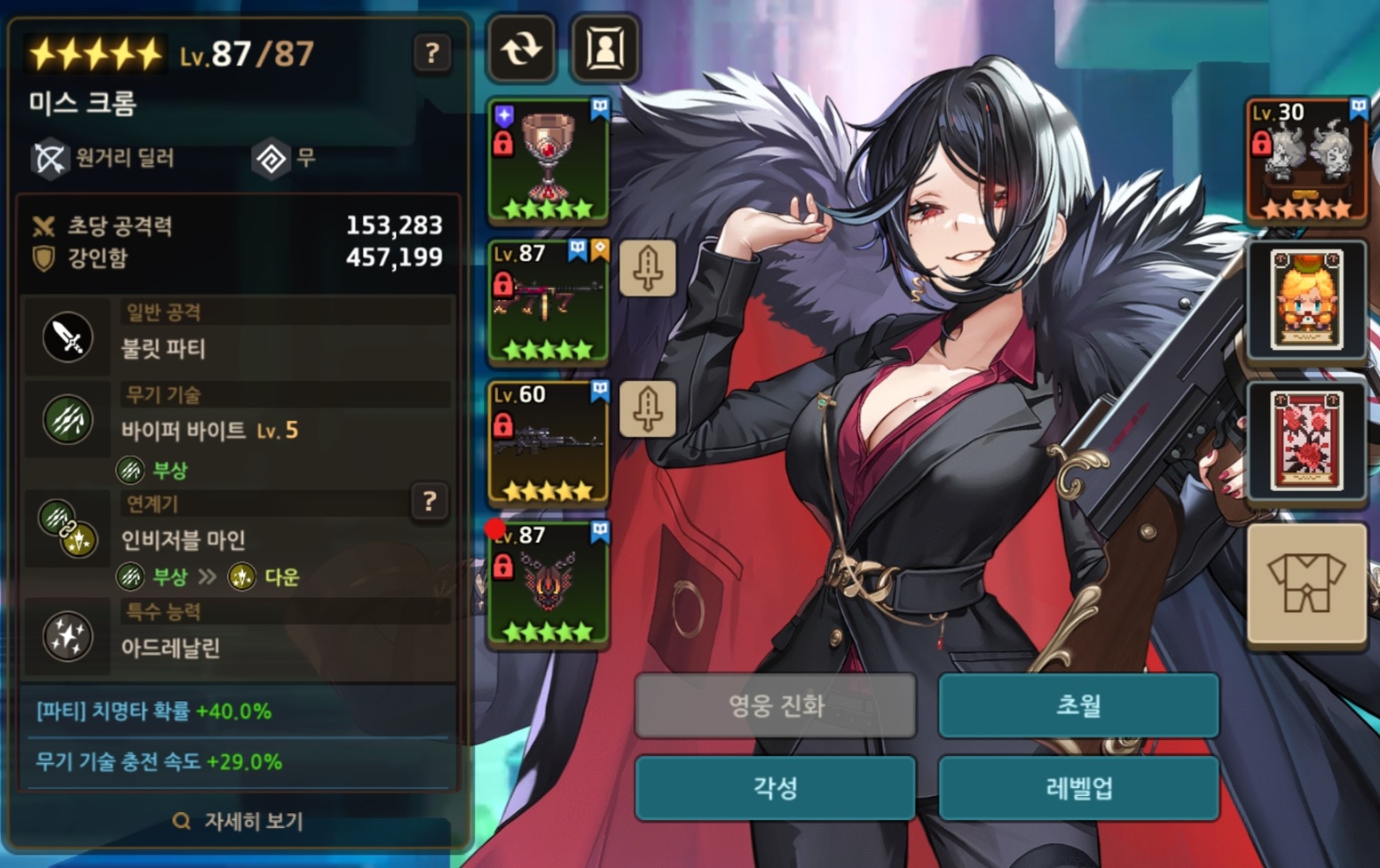Select the Lv.30 equipment slot
This screenshot has height=868, width=1380.
pyautogui.click(x=1306, y=161)
